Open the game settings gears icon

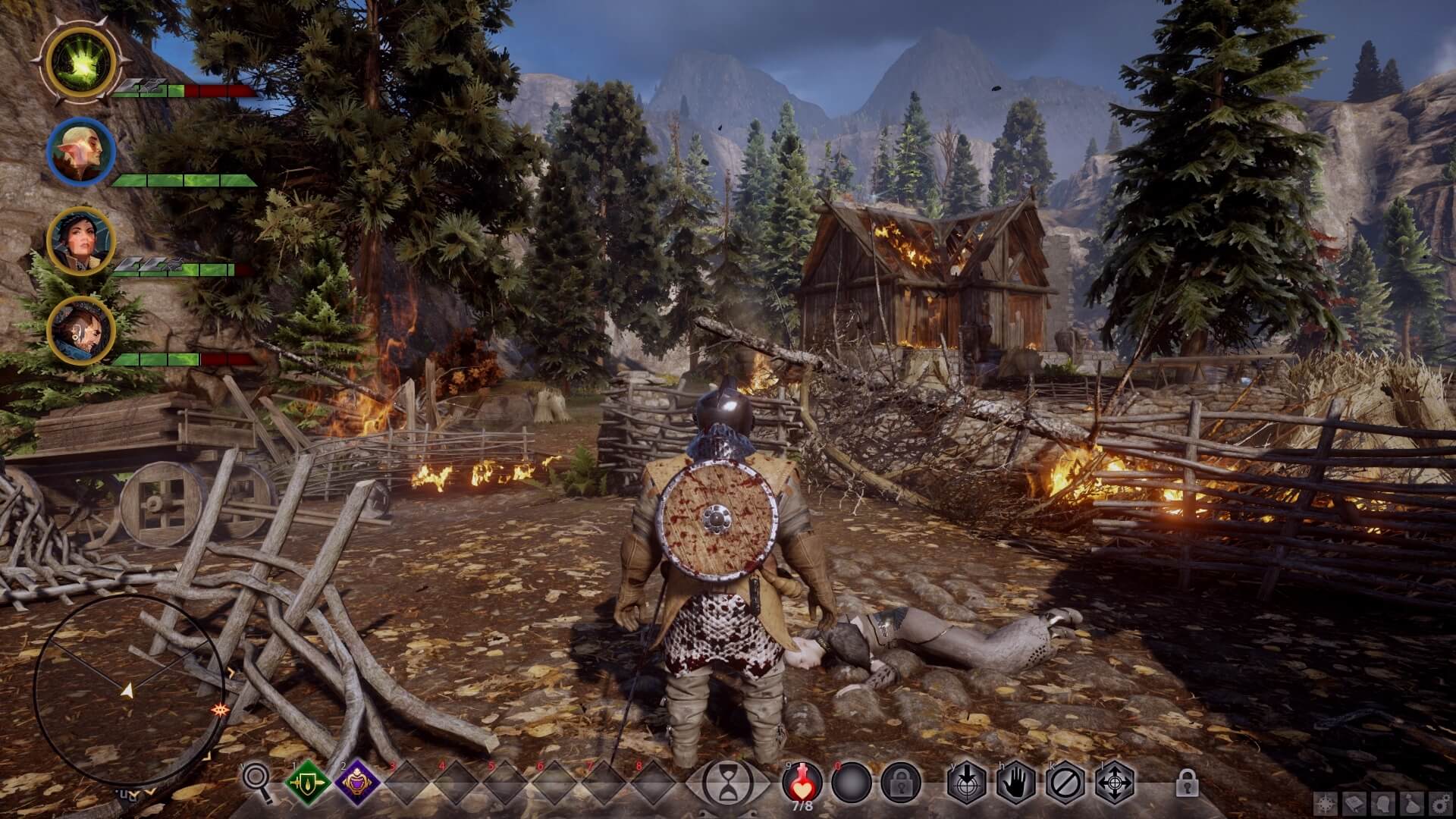click(x=1440, y=804)
